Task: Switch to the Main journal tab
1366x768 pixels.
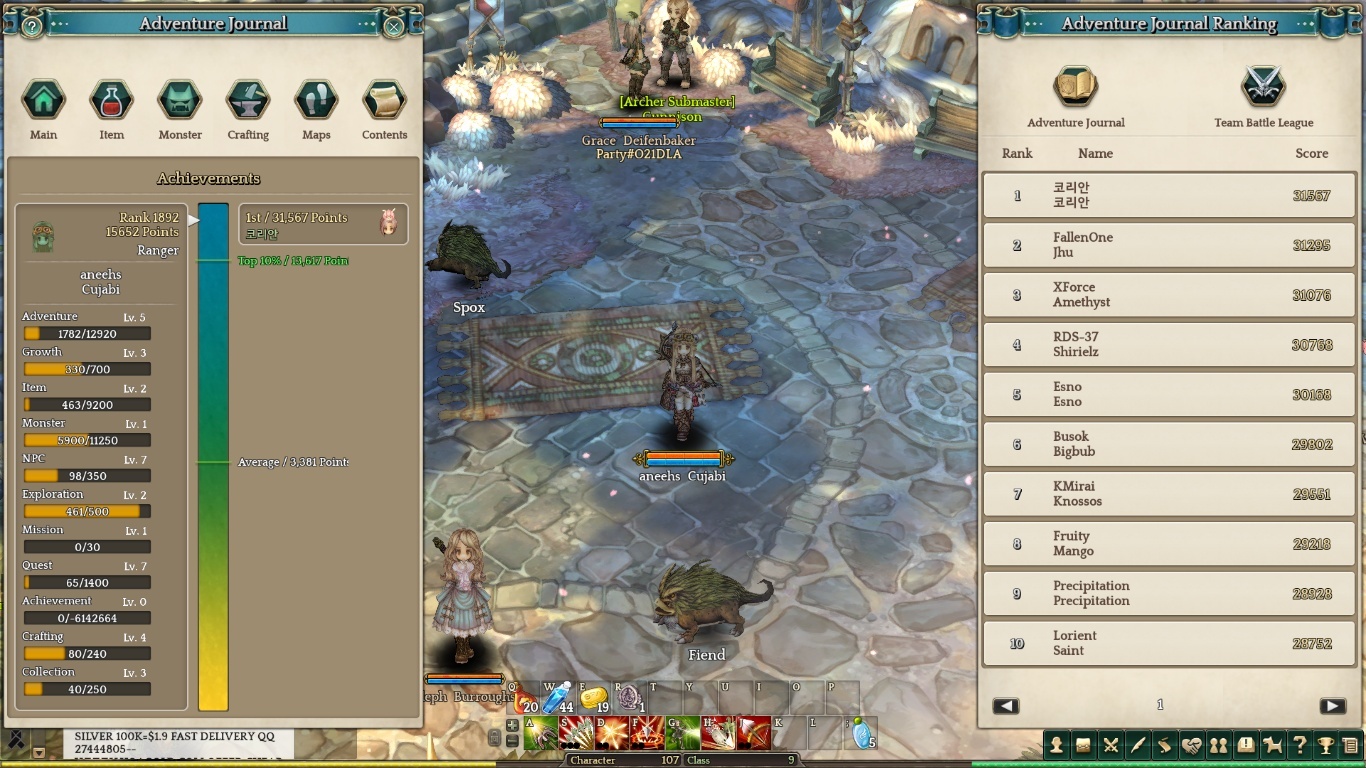Action: pyautogui.click(x=44, y=100)
